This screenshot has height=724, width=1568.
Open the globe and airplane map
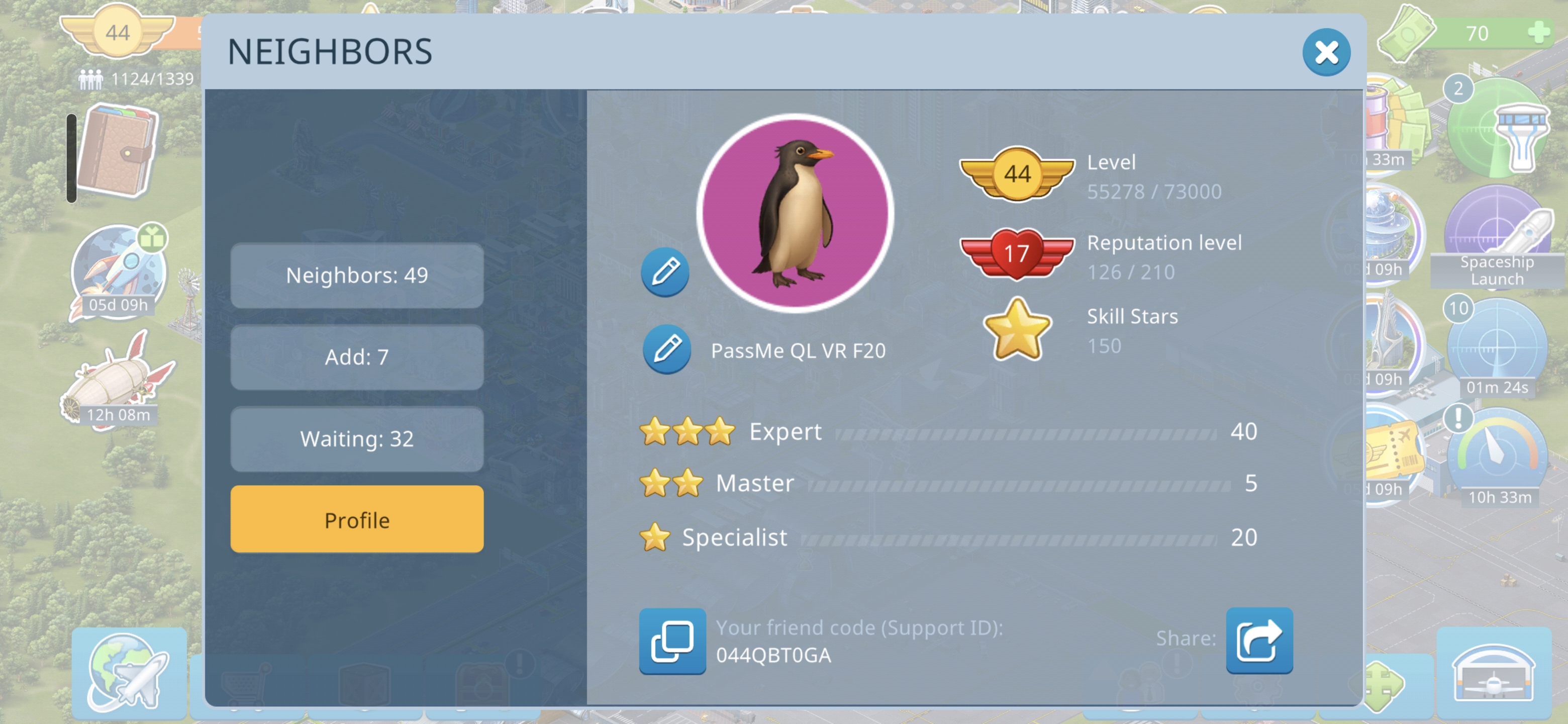[x=129, y=672]
